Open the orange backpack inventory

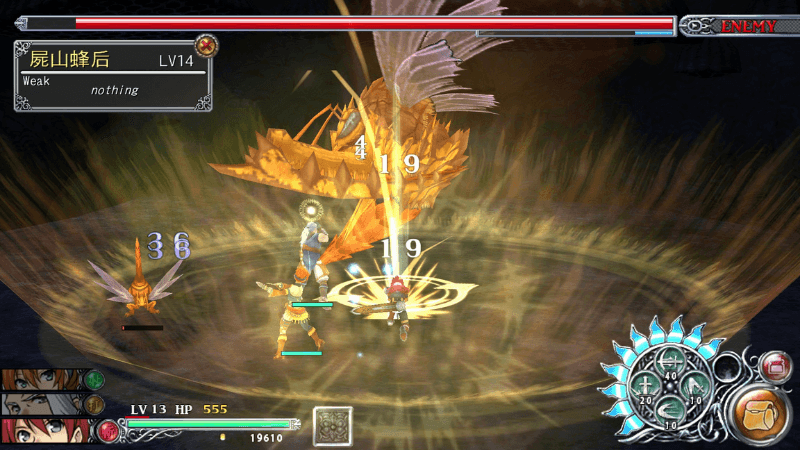click(761, 413)
